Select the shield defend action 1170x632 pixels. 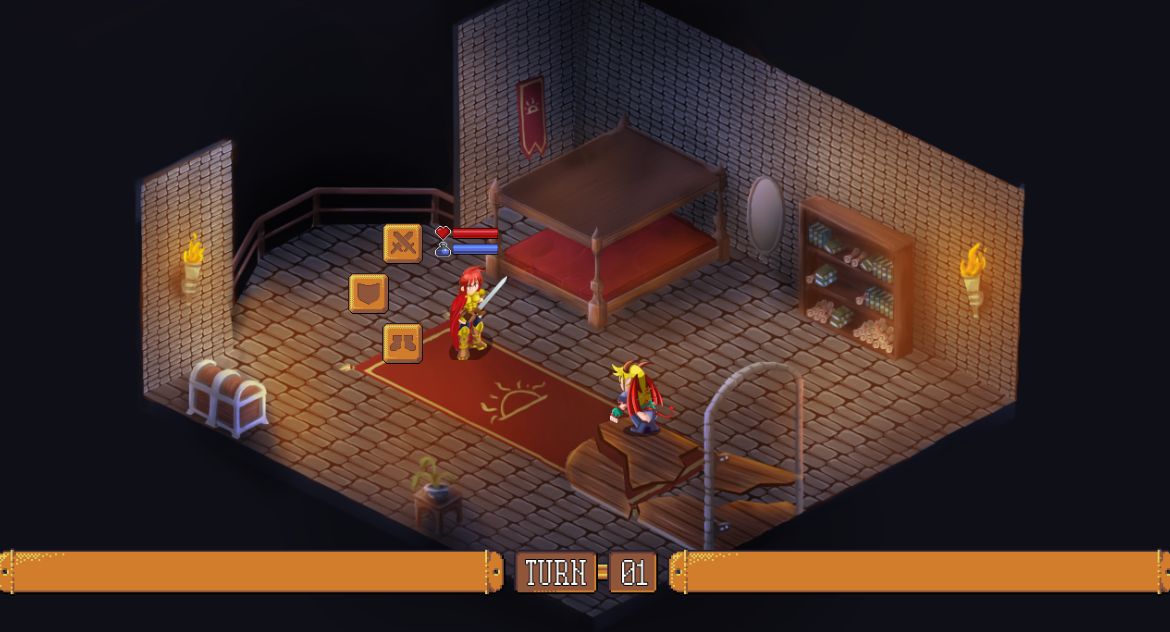coord(368,293)
